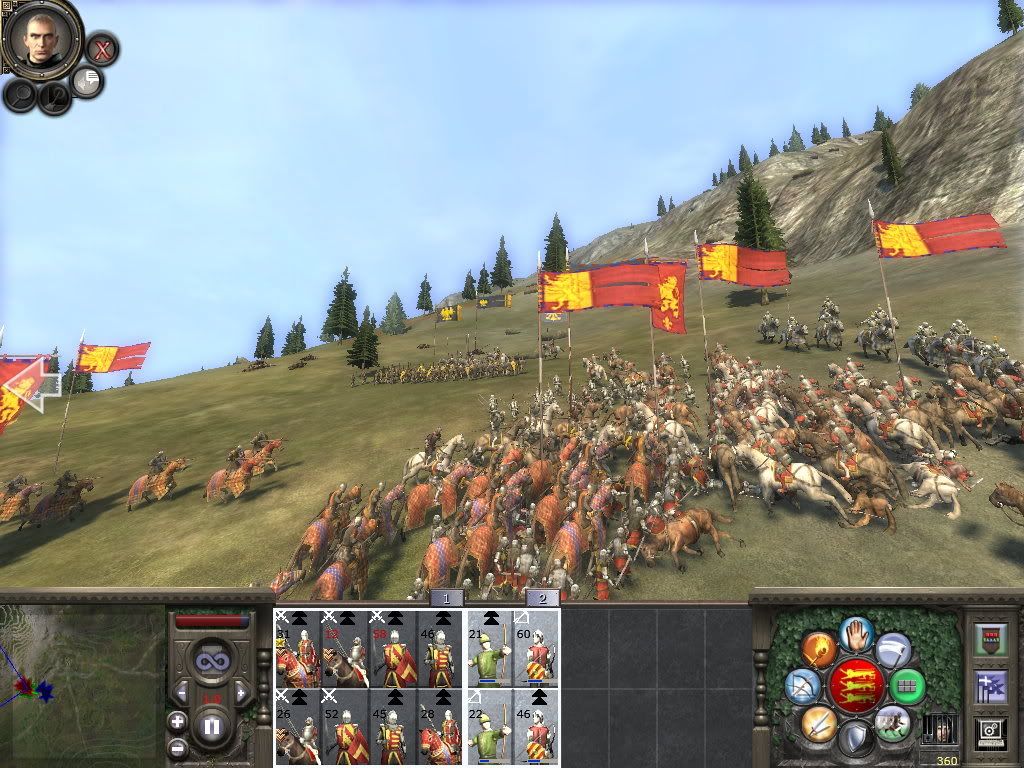Toggle guard mode with the shield icon
1024x768 pixels.
coord(855,740)
